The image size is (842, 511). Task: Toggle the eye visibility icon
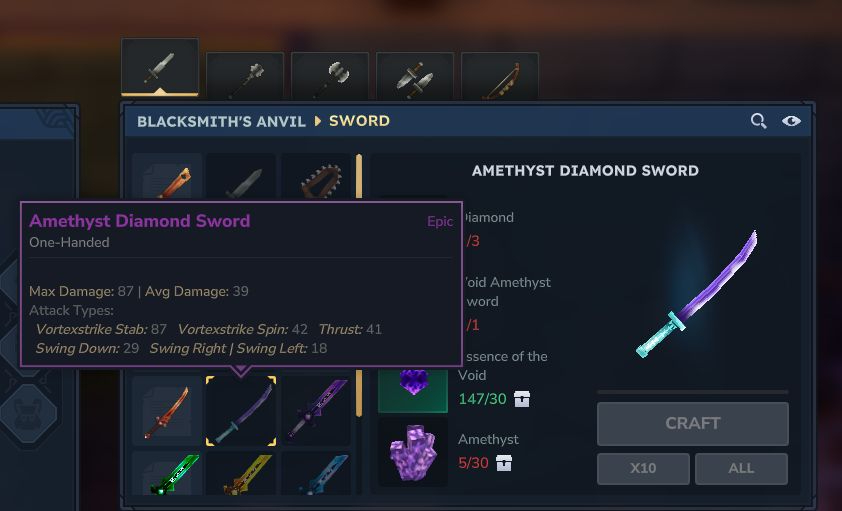pyautogui.click(x=791, y=121)
